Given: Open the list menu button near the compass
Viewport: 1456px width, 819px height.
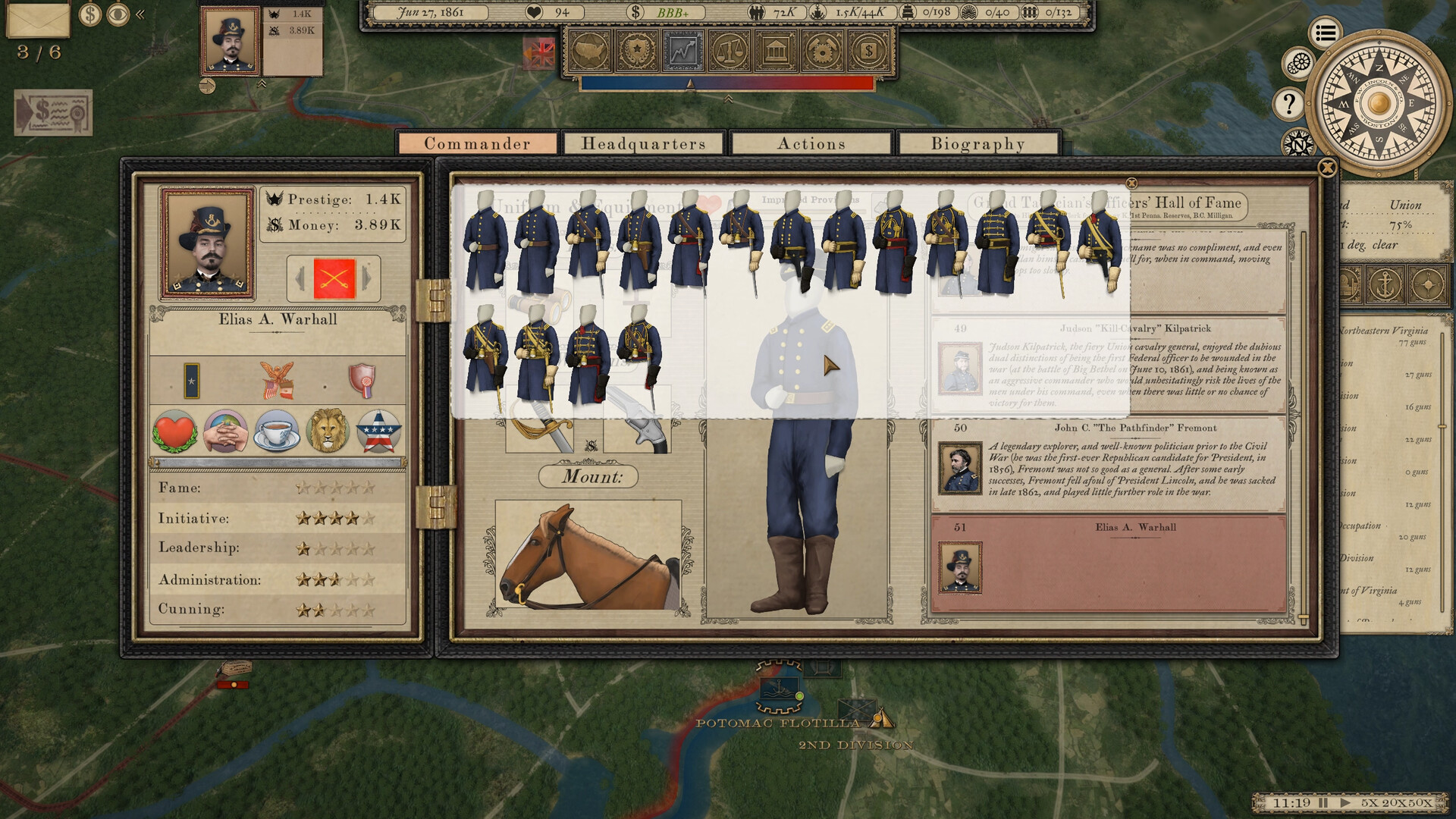Looking at the screenshot, I should (1325, 33).
